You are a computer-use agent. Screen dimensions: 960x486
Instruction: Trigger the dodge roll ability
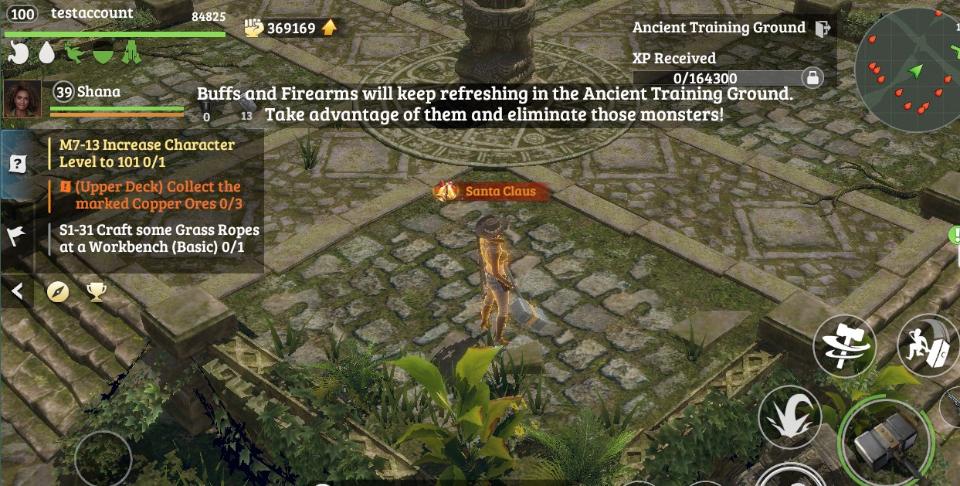(x=789, y=415)
